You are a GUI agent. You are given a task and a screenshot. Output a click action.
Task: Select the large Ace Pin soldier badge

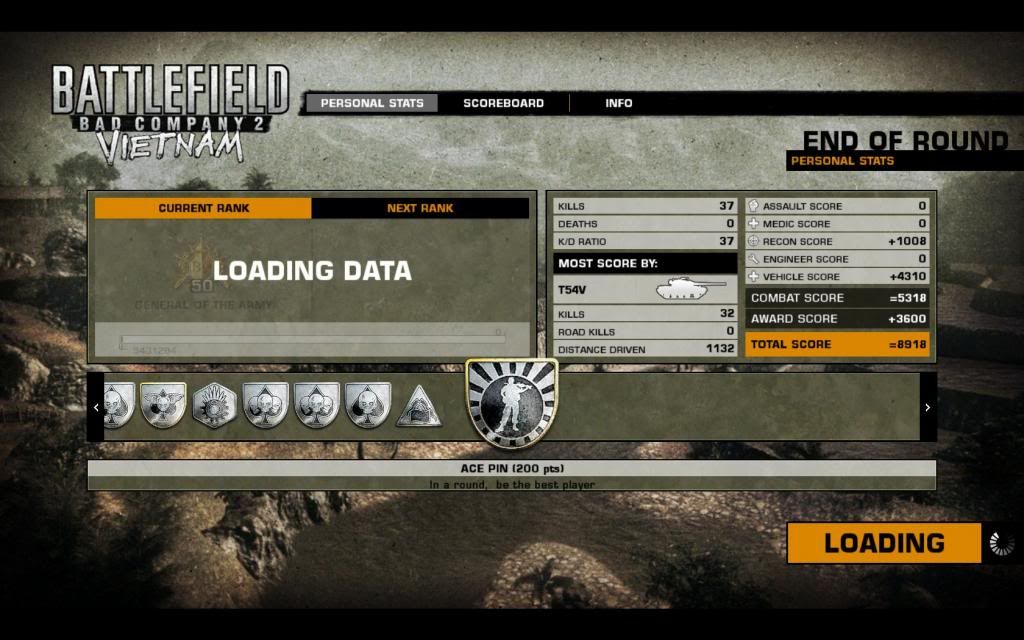click(511, 402)
